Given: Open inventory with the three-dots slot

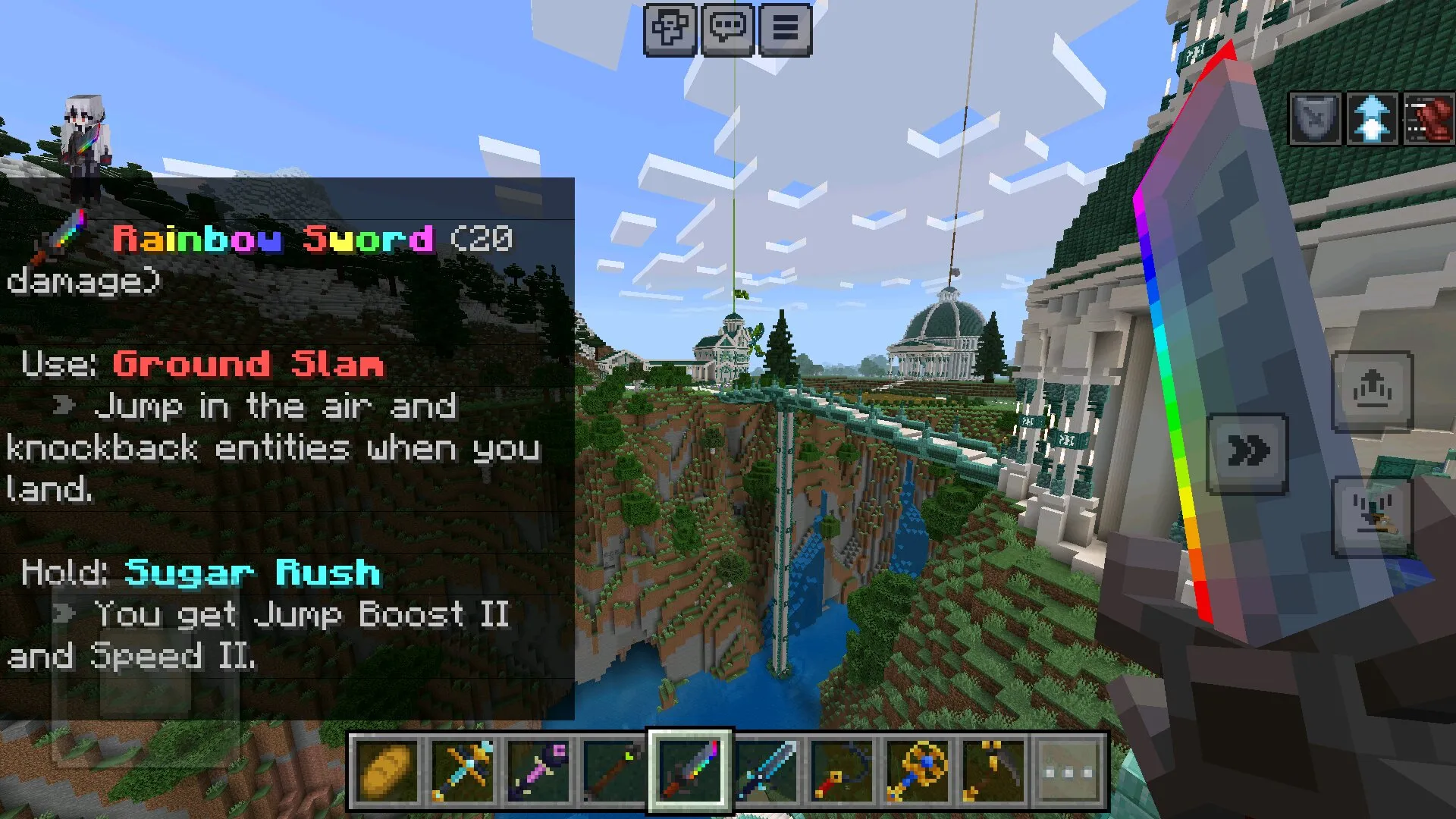Looking at the screenshot, I should (x=1069, y=771).
